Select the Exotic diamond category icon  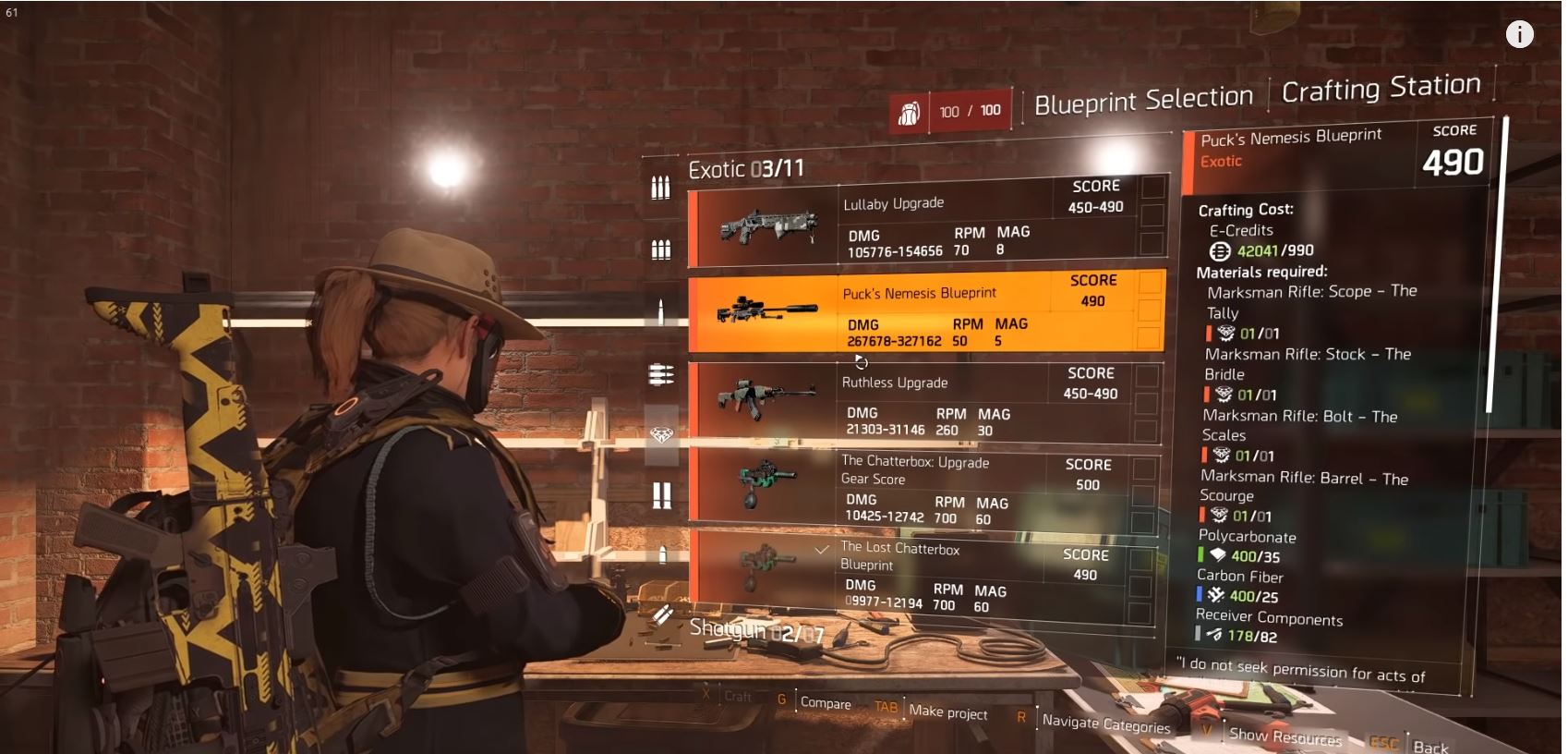(x=661, y=434)
